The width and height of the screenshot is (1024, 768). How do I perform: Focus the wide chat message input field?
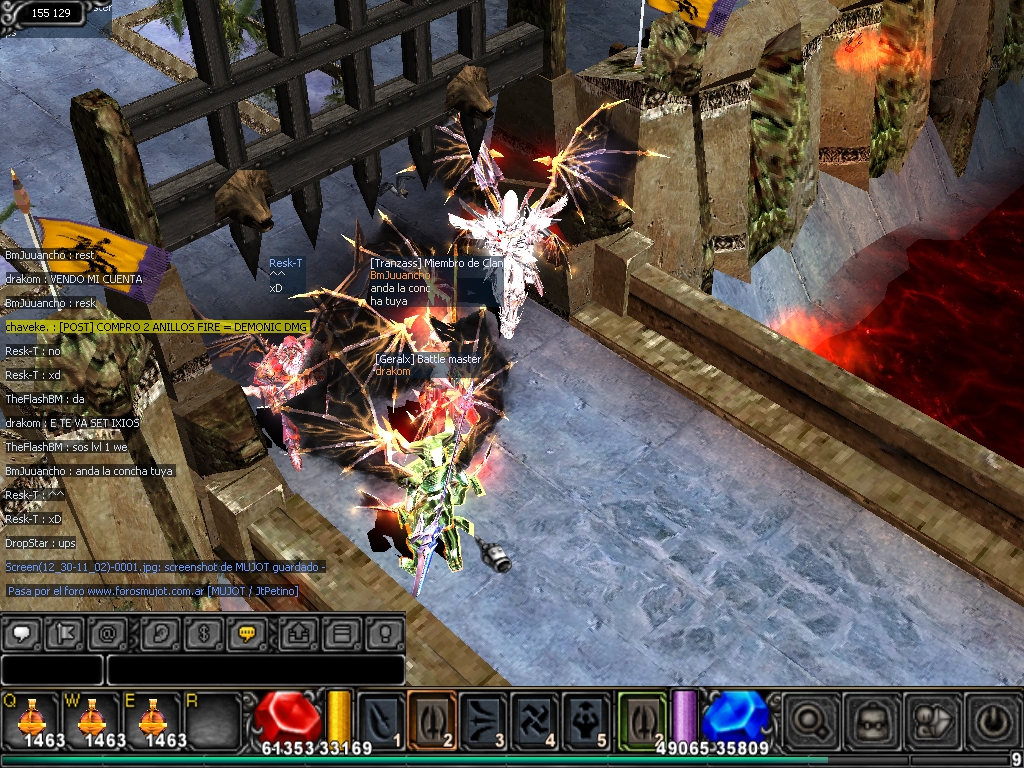(x=255, y=669)
